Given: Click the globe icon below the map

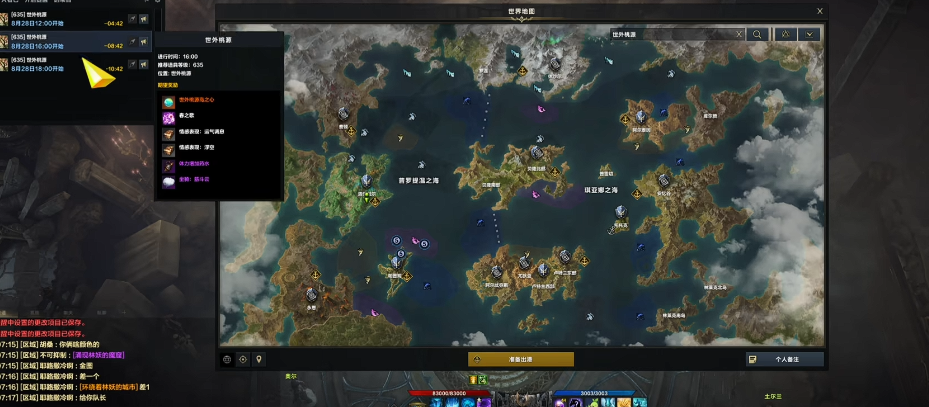Looking at the screenshot, I should pos(227,359).
